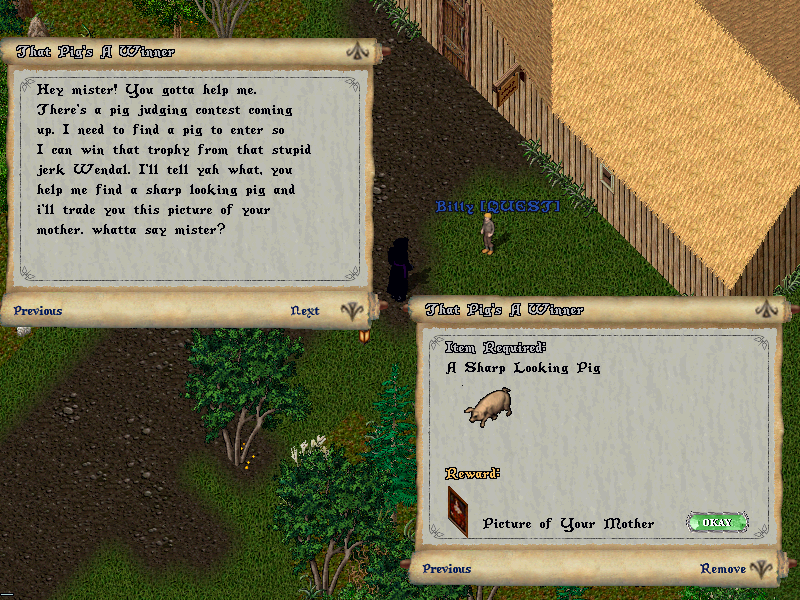
Task: Remove the That Pig's A Winner quest
Action: tap(722, 569)
